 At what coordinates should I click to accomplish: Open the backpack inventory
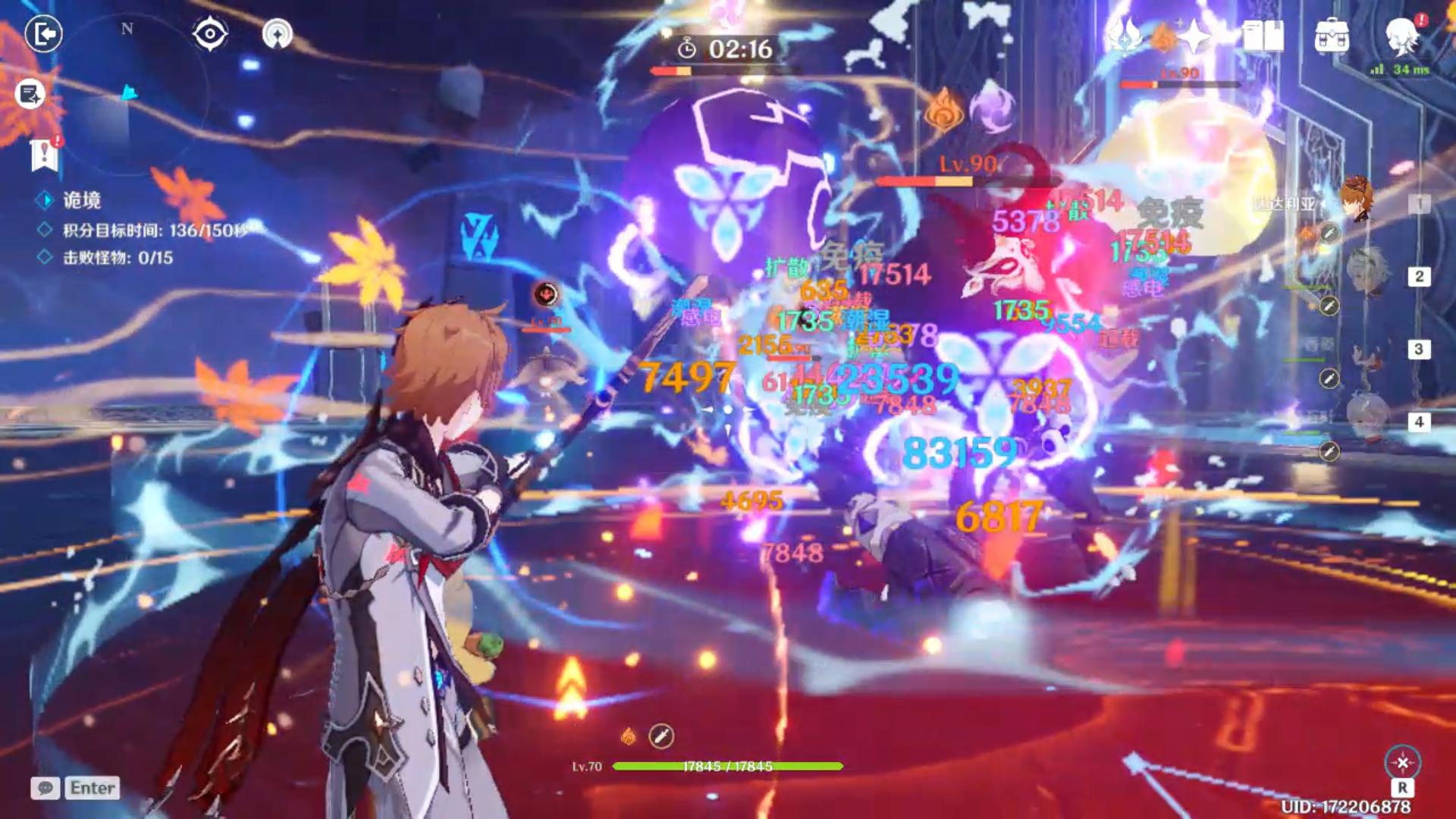(x=1332, y=36)
